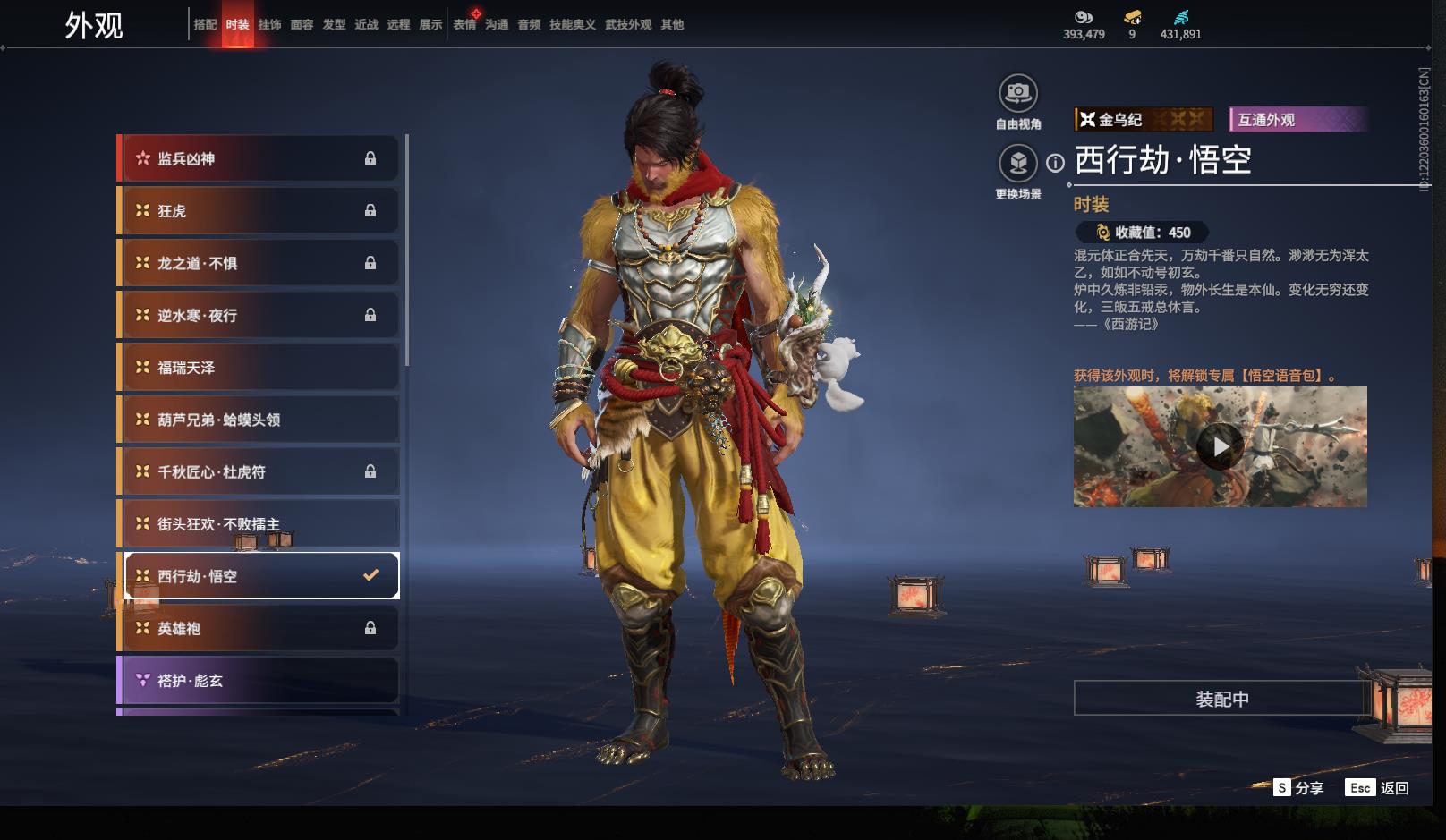The height and width of the screenshot is (840, 1446).
Task: Select the purple 褡护·彪玄 outfit
Action: pyautogui.click(x=258, y=681)
